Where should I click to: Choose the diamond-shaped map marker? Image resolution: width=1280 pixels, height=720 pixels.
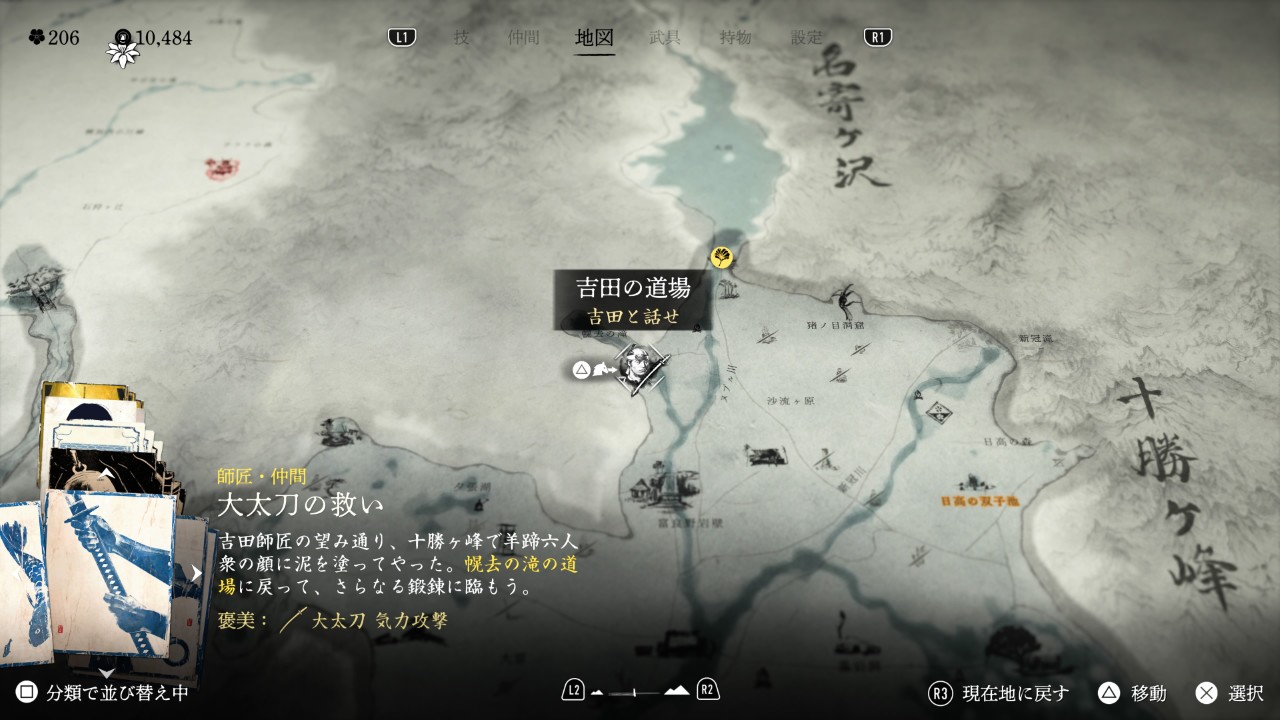[937, 409]
